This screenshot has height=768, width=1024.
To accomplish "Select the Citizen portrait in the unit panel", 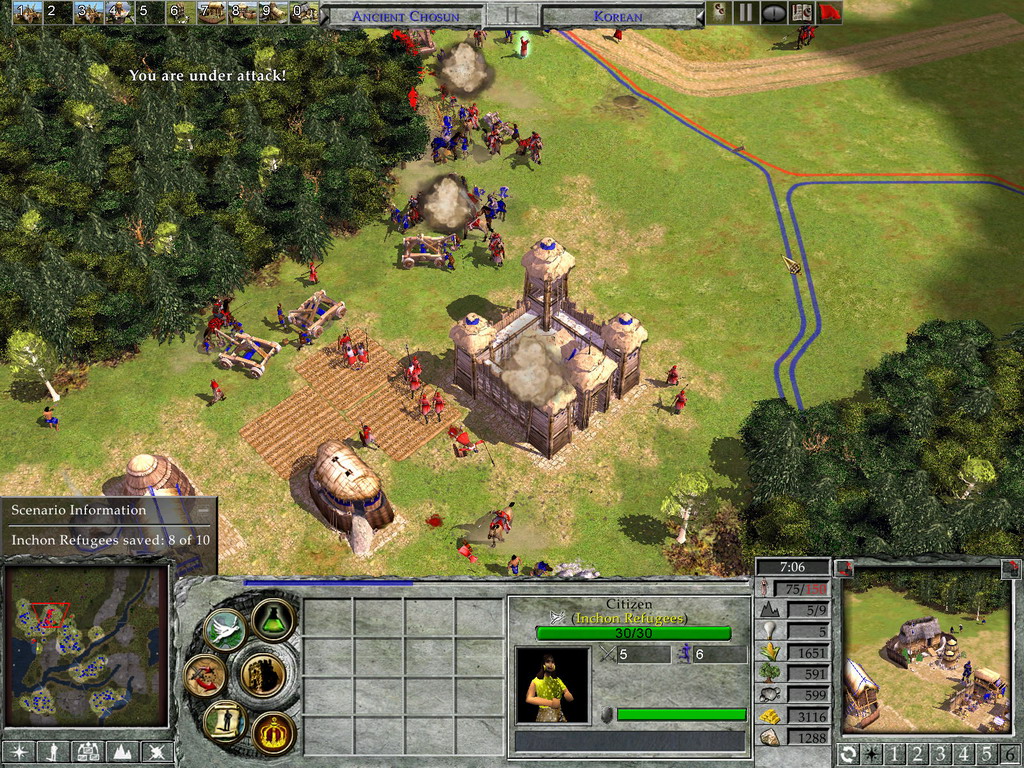I will (551, 685).
